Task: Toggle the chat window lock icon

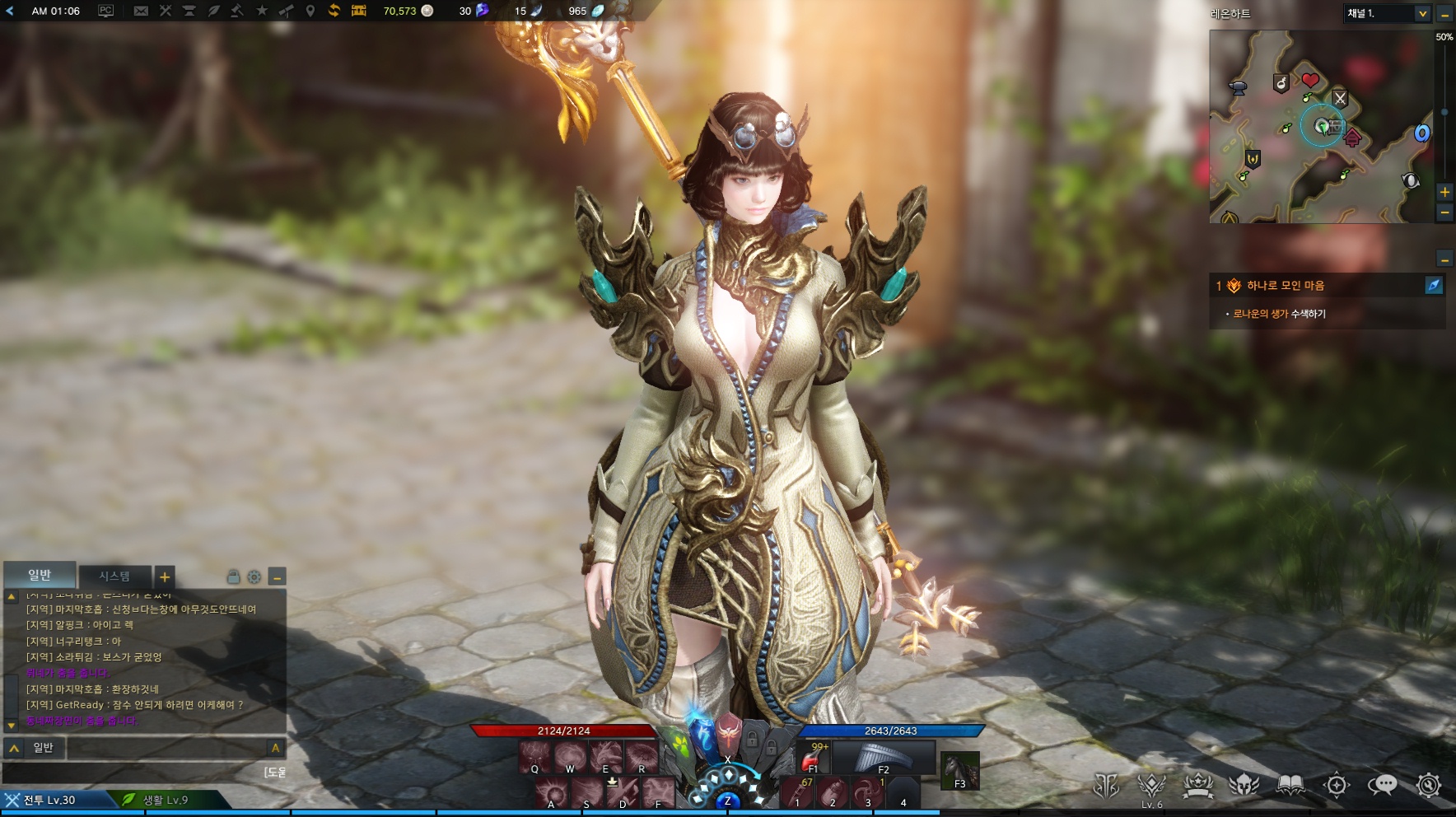Action: click(x=233, y=577)
